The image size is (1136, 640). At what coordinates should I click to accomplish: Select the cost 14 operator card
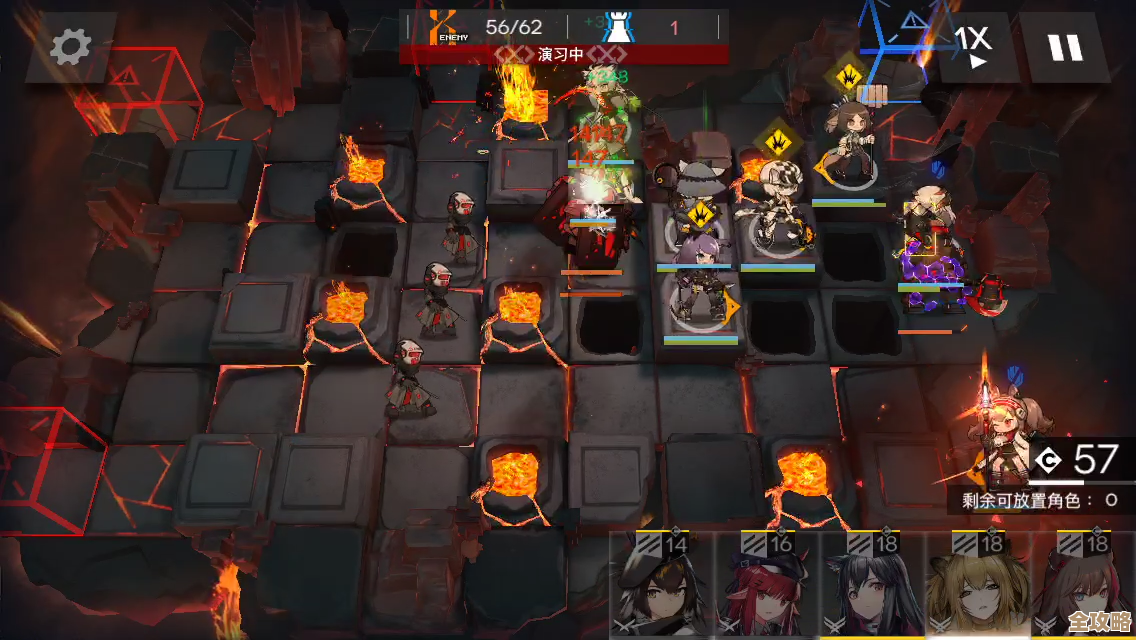click(662, 588)
